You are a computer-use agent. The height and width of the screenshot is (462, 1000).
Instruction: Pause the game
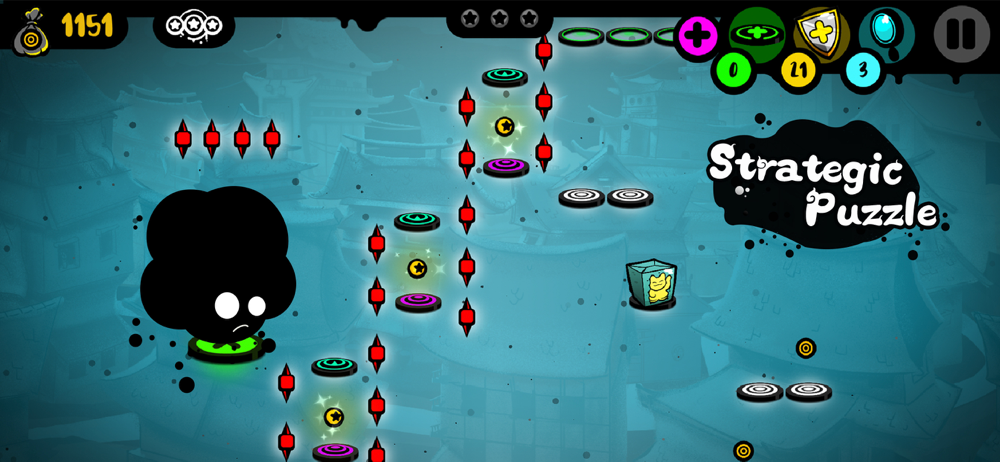[961, 33]
